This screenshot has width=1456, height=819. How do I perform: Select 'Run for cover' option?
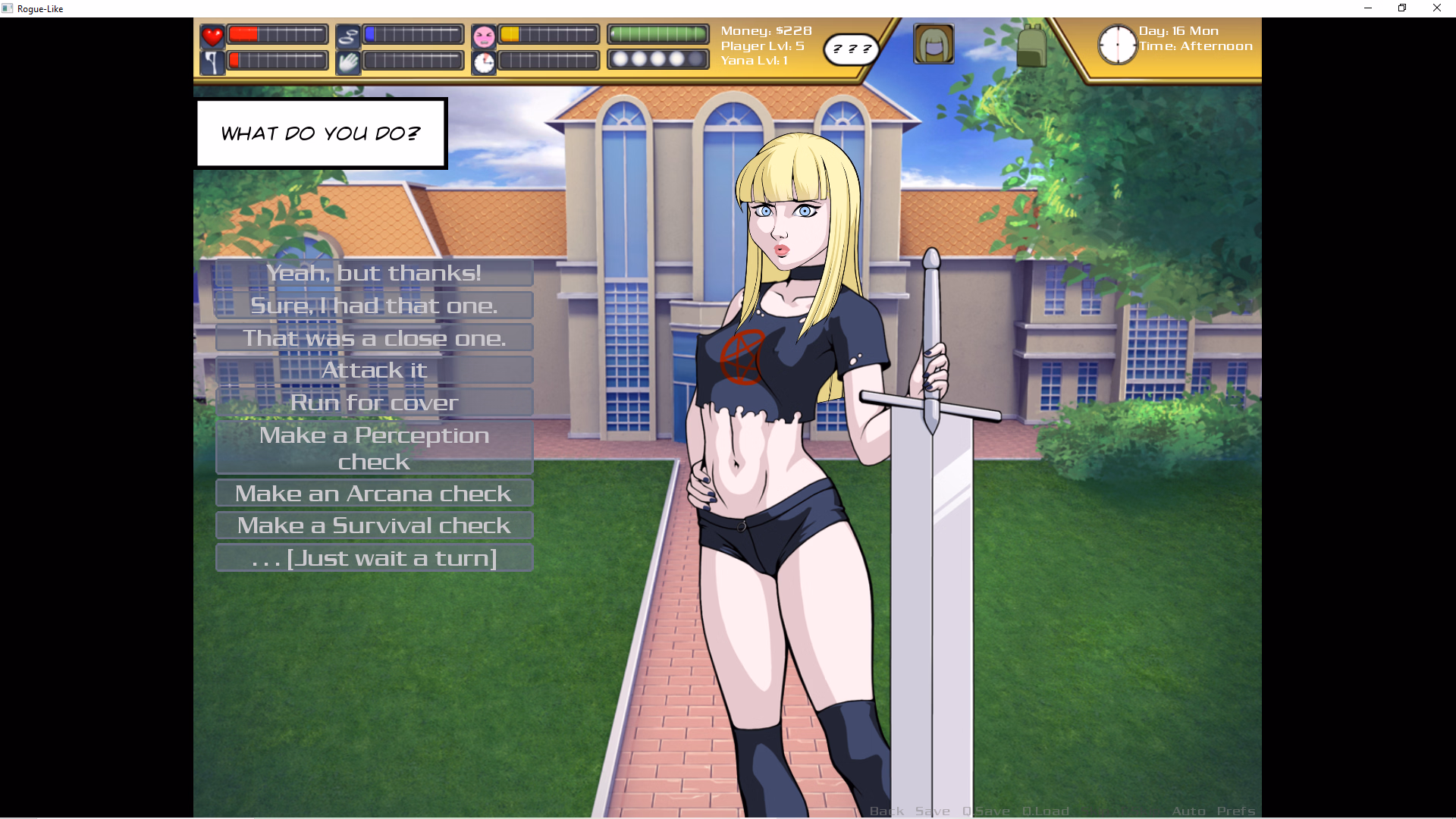pos(374,403)
